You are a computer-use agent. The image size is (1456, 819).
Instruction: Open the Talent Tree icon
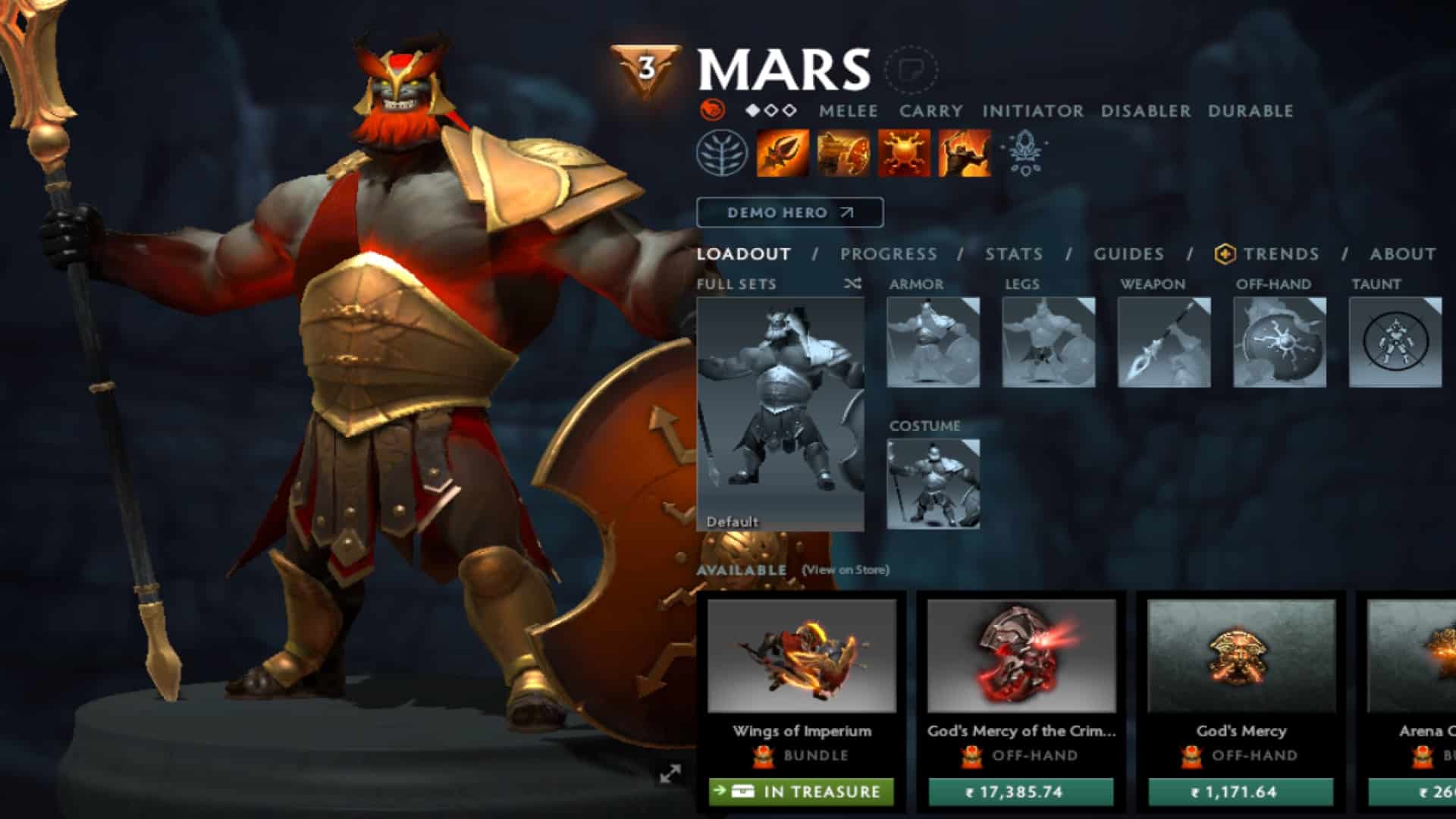(723, 152)
